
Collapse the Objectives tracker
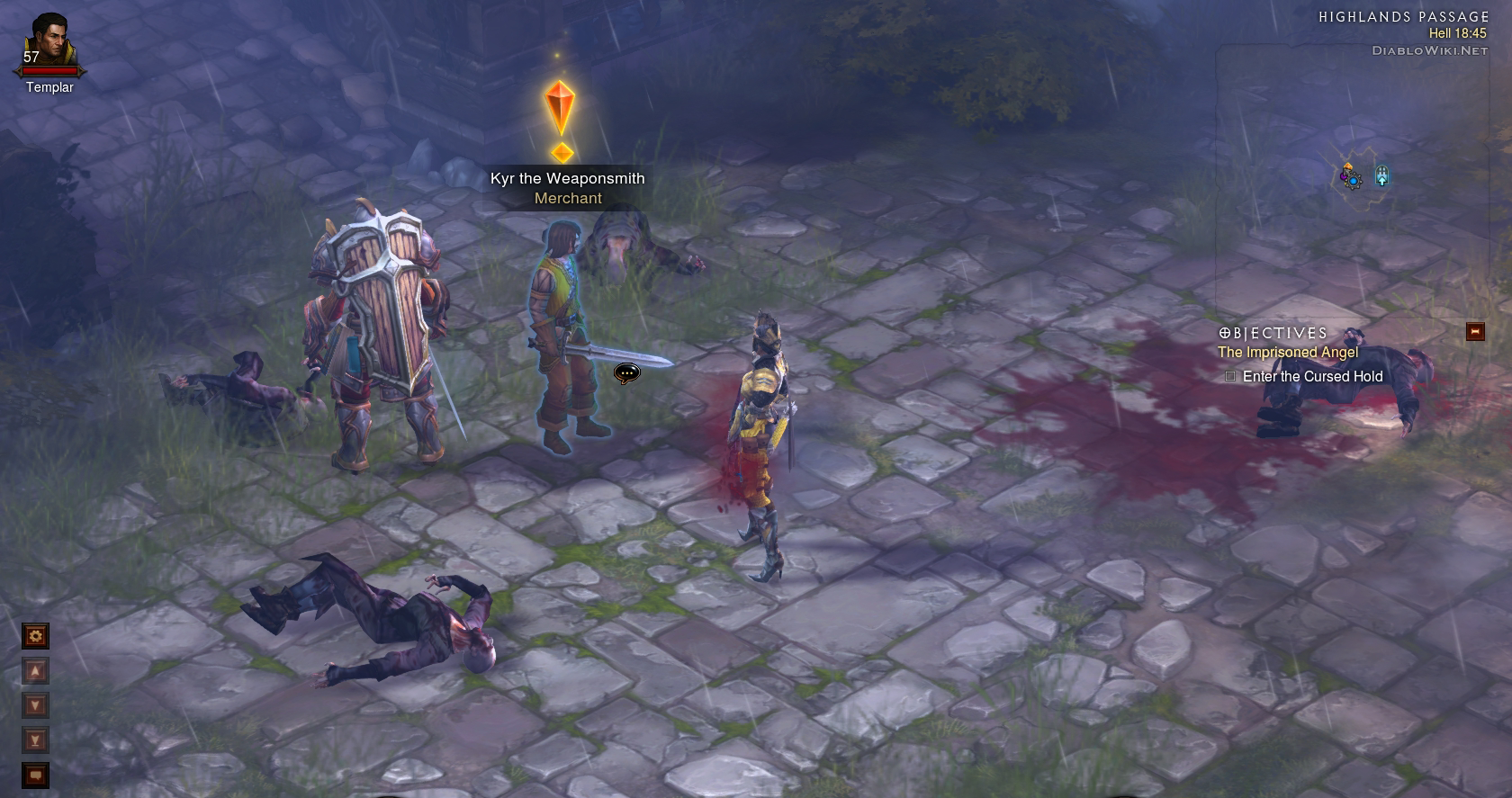[x=1475, y=332]
